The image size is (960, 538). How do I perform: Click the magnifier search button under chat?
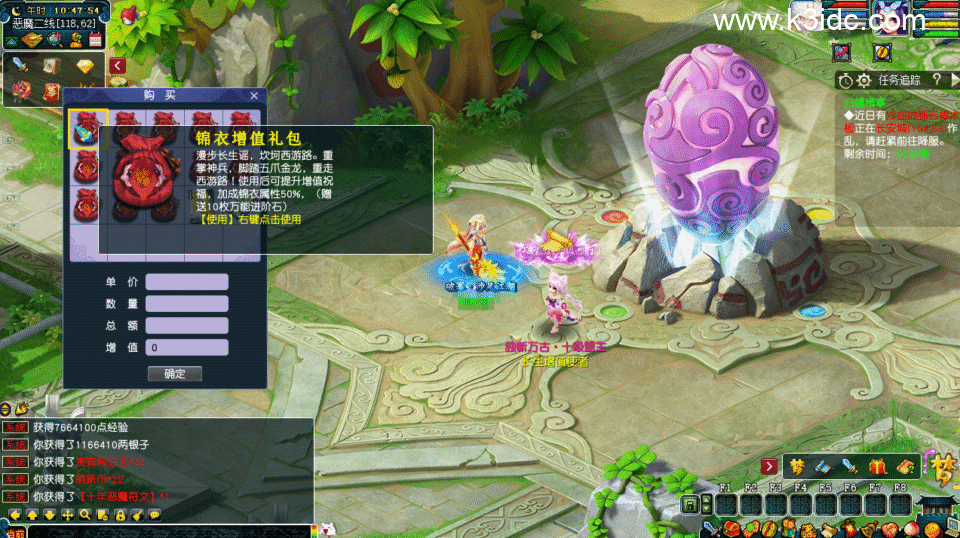click(85, 515)
